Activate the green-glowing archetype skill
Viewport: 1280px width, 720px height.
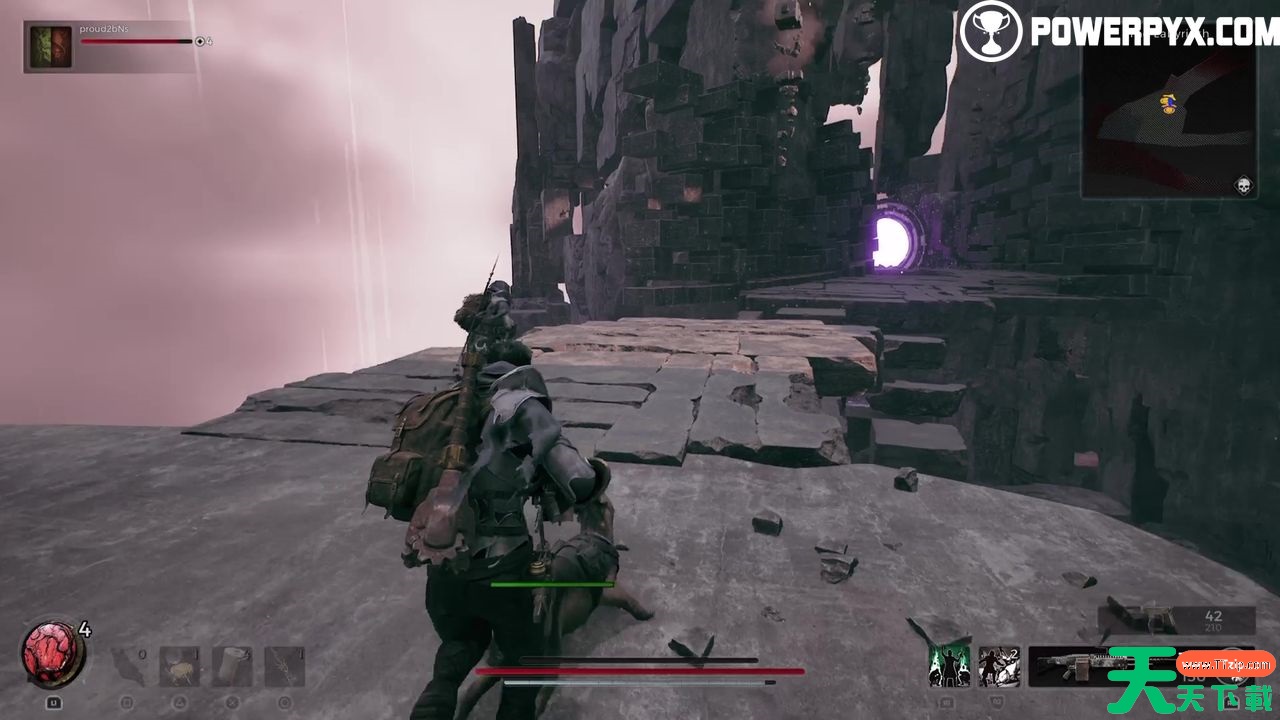click(949, 666)
